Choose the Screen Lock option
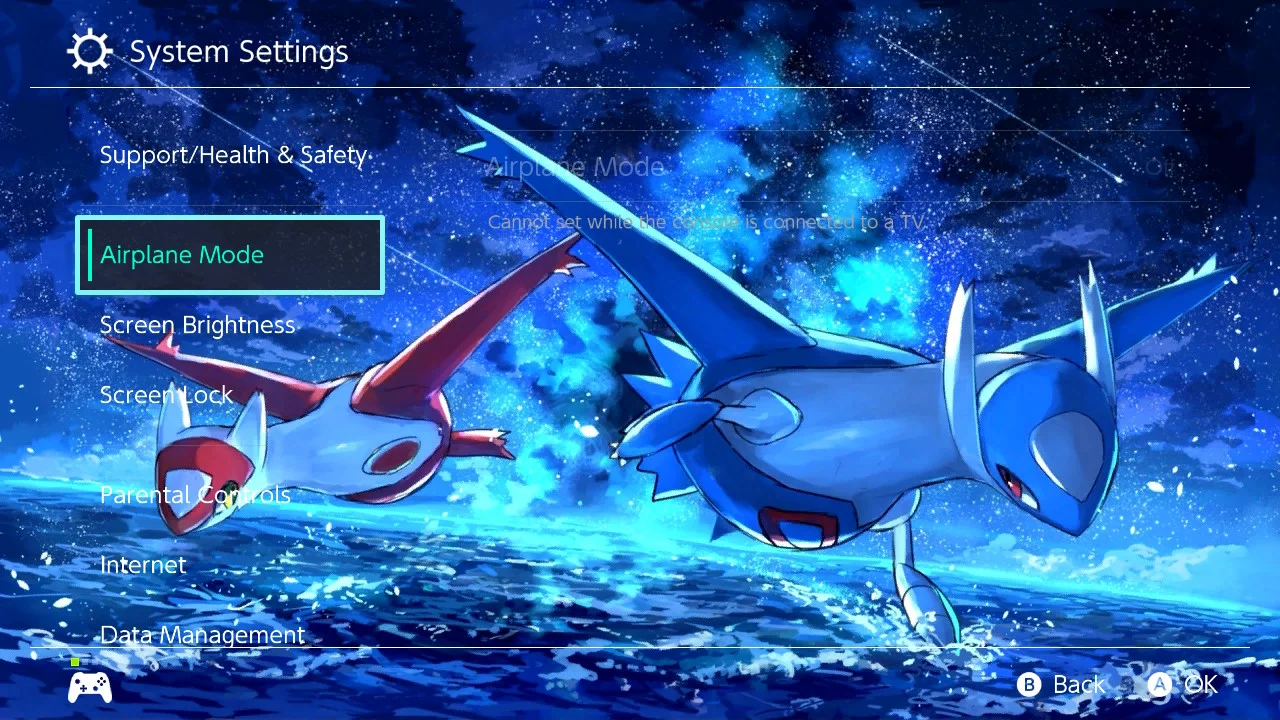 tap(166, 396)
